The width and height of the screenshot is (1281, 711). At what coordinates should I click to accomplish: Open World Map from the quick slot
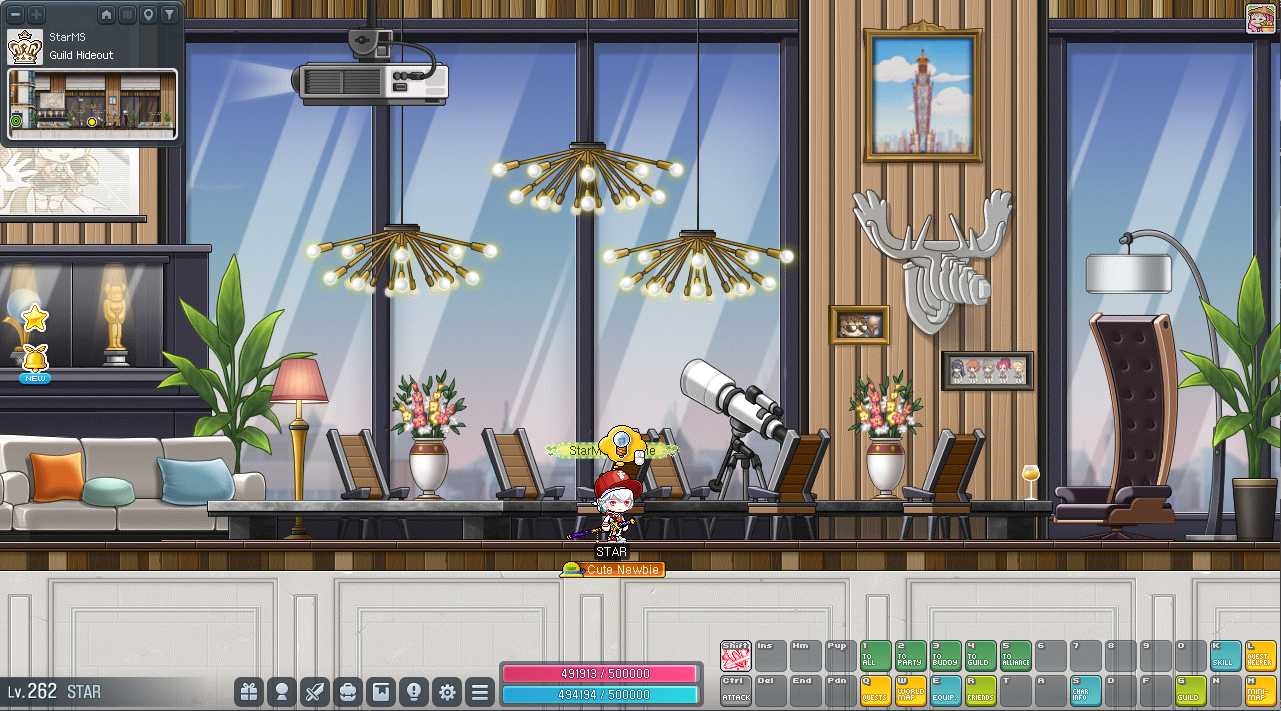pyautogui.click(x=910, y=690)
